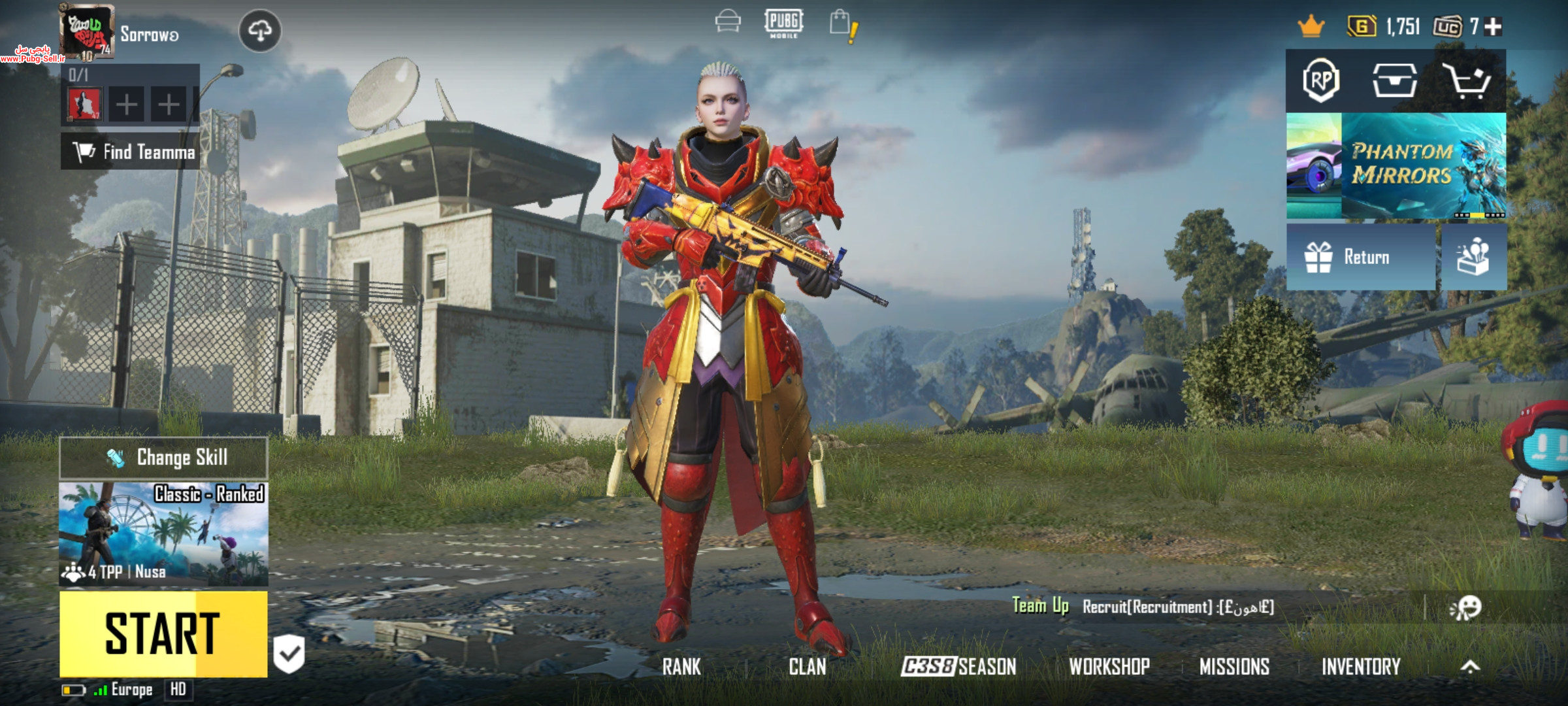View the Phantom Mirrors event banner

(1396, 165)
